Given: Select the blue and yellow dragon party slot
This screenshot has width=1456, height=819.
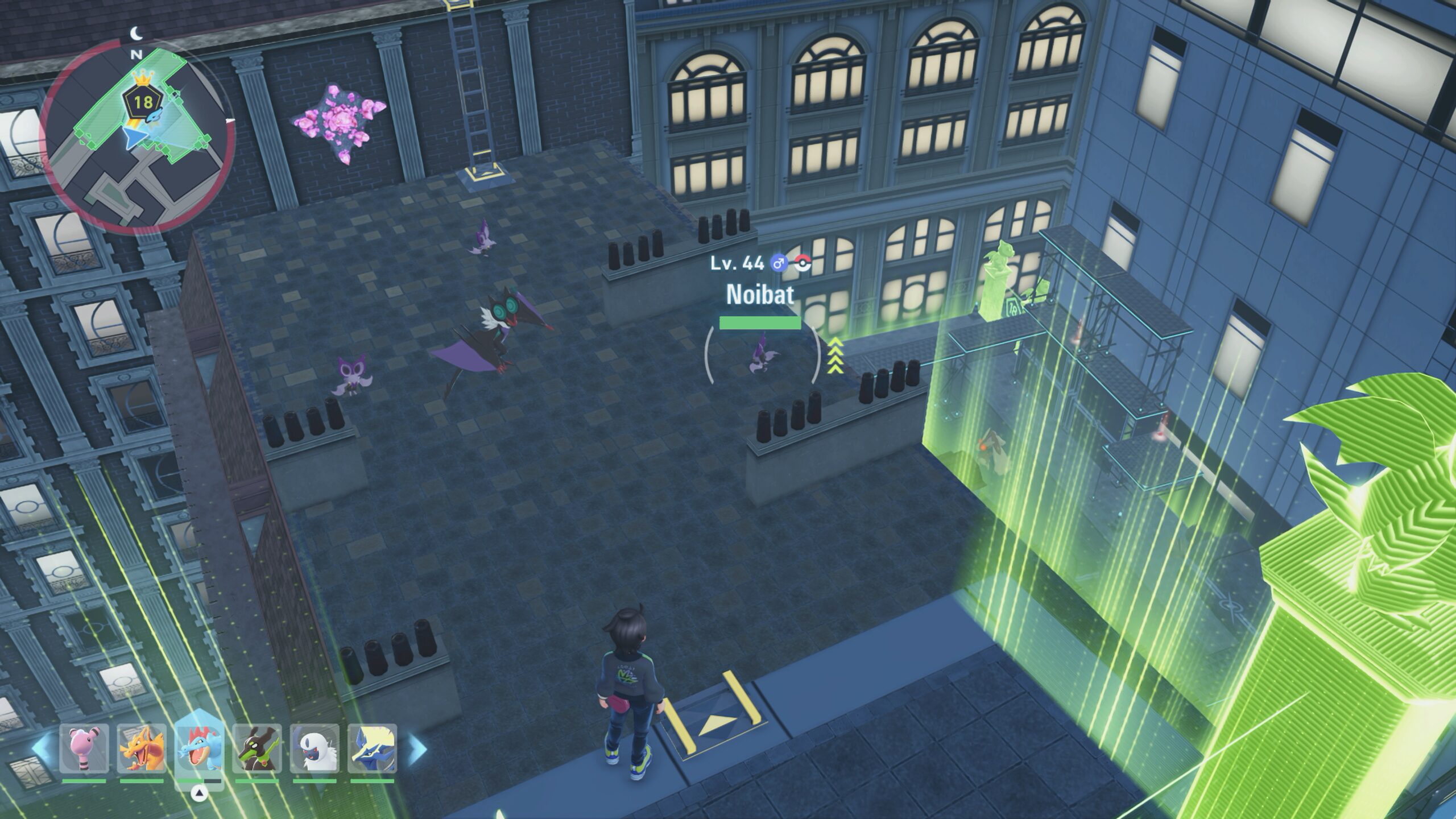Looking at the screenshot, I should click(373, 748).
